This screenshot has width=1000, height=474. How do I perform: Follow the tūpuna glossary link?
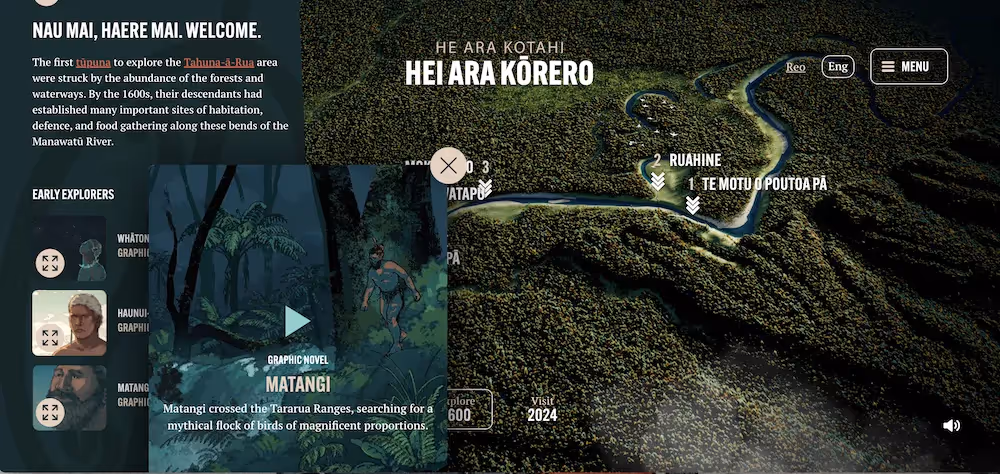coord(94,62)
